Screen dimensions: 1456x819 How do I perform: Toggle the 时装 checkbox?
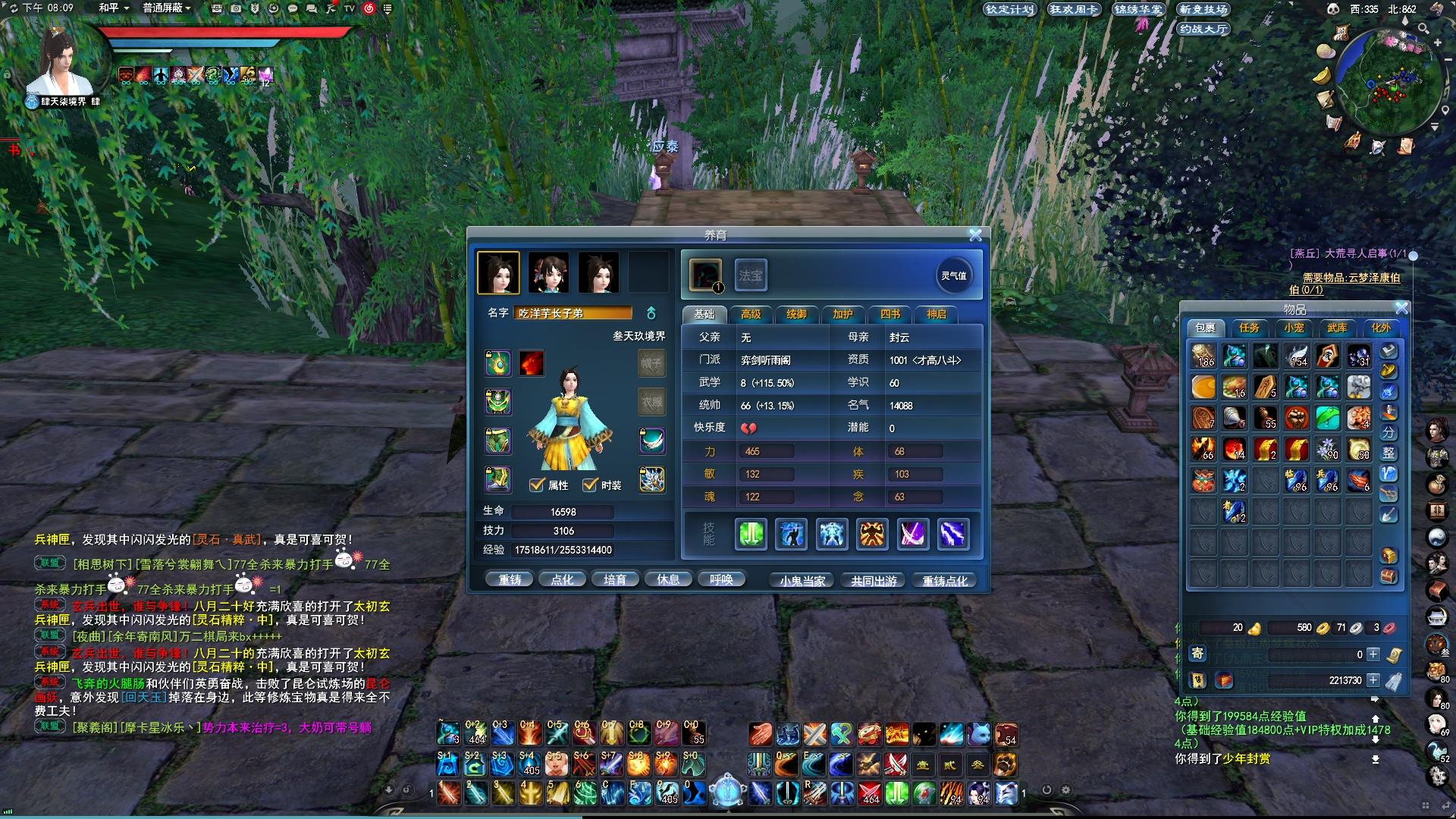[590, 485]
